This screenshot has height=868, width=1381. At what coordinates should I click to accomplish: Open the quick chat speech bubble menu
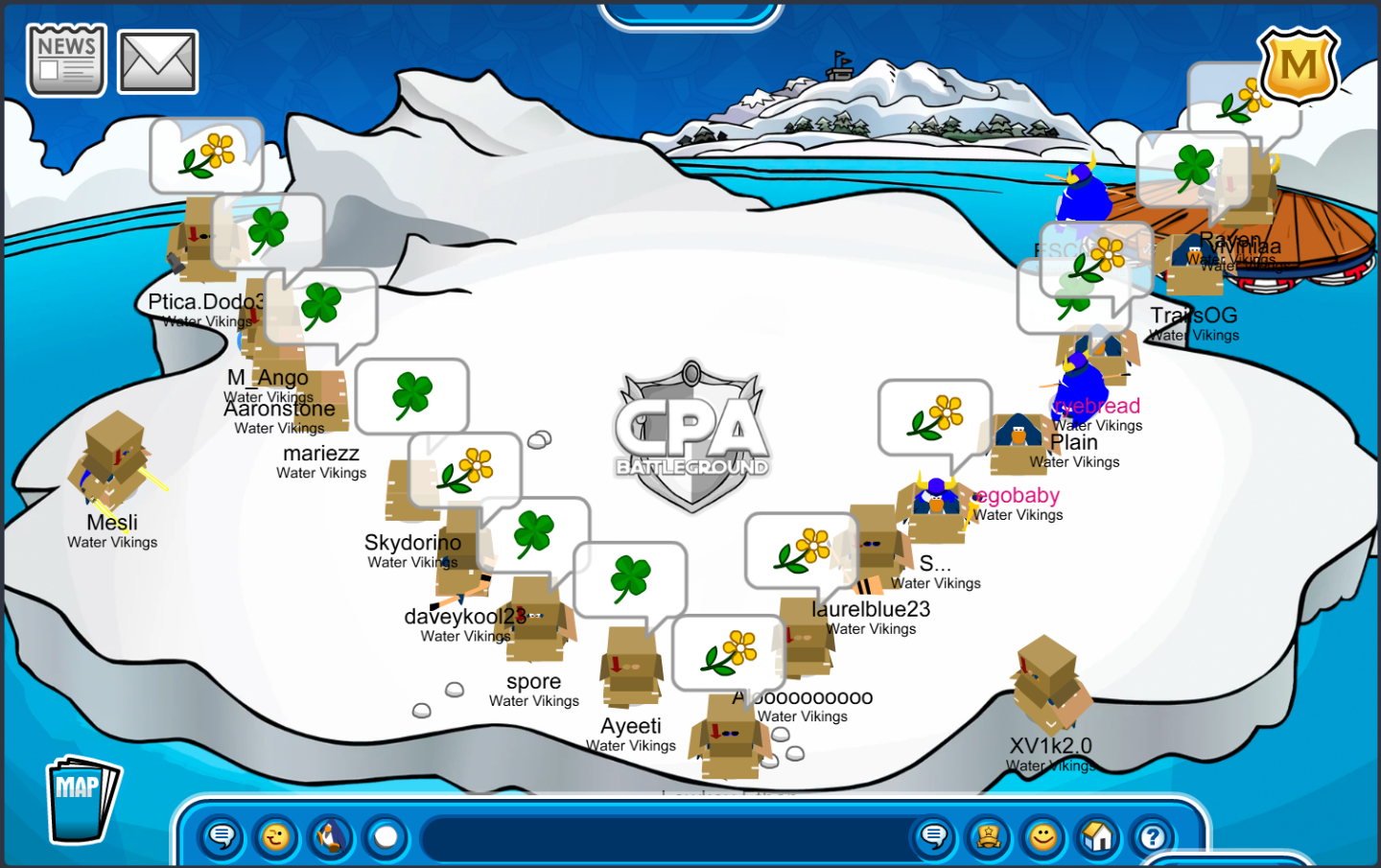click(x=222, y=837)
